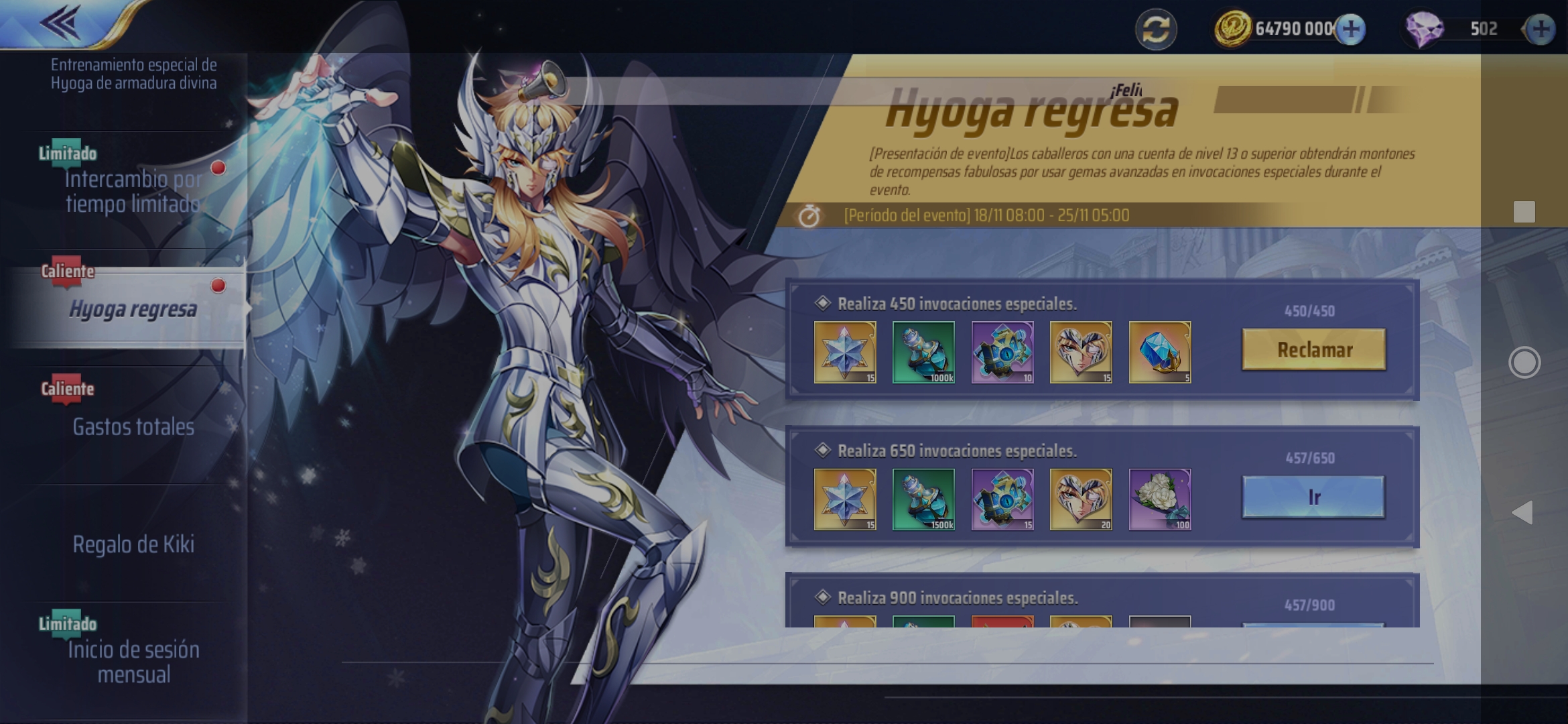This screenshot has width=1568, height=724.
Task: Open the Regalo de Kiki tab
Action: click(x=133, y=544)
